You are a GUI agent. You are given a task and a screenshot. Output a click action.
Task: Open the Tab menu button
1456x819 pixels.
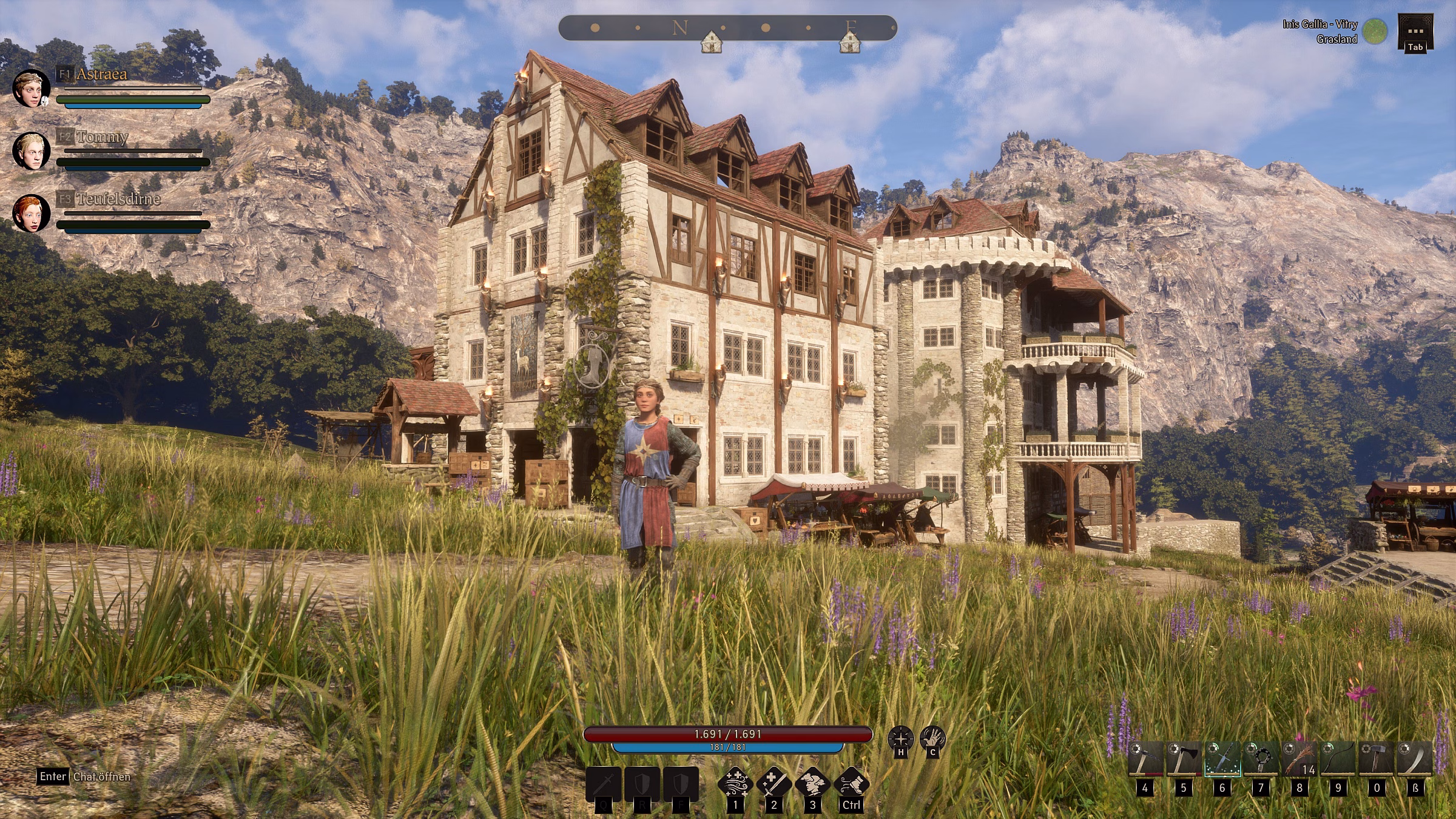(1415, 33)
